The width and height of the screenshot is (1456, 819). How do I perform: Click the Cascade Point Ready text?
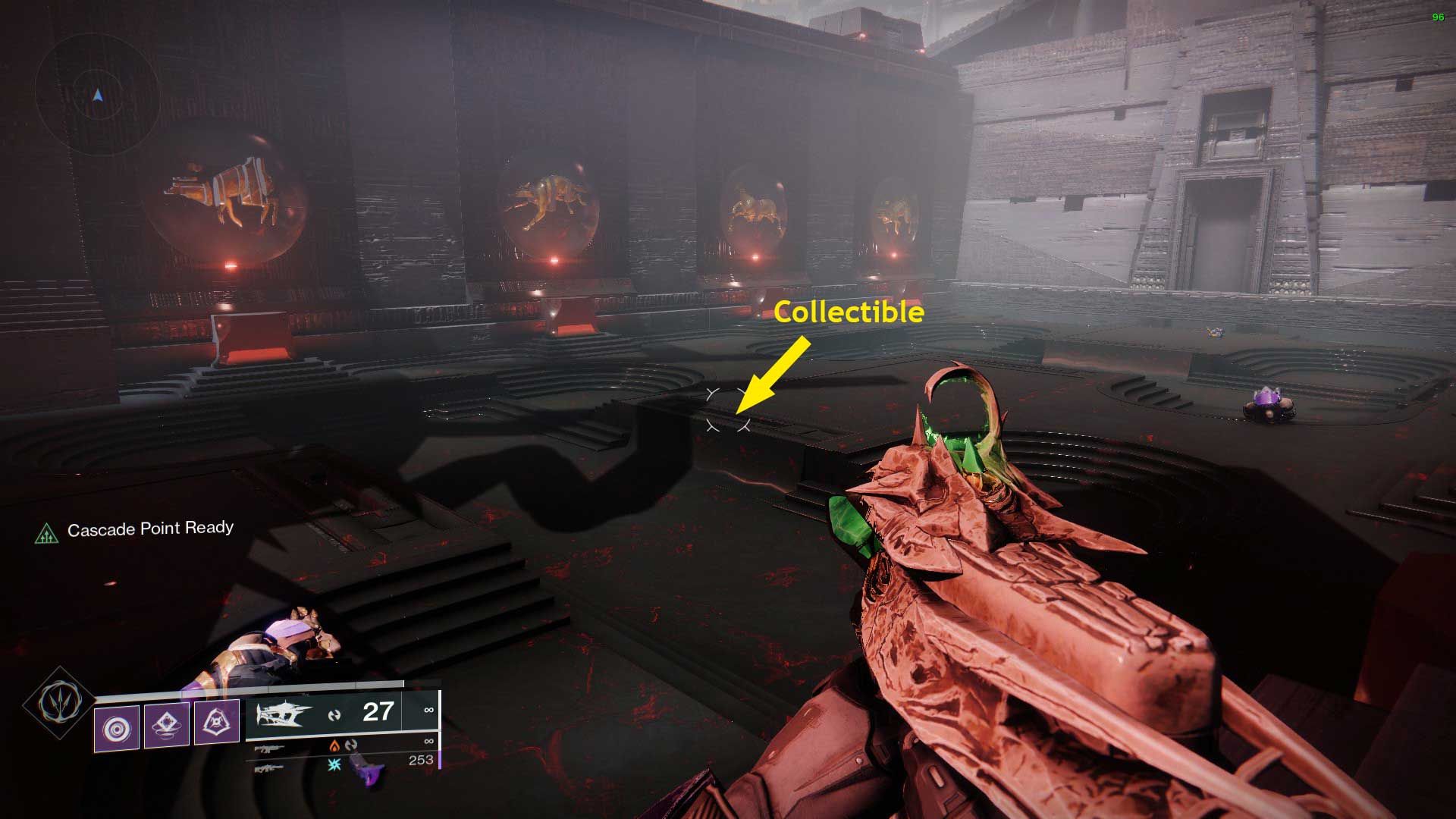click(x=150, y=529)
